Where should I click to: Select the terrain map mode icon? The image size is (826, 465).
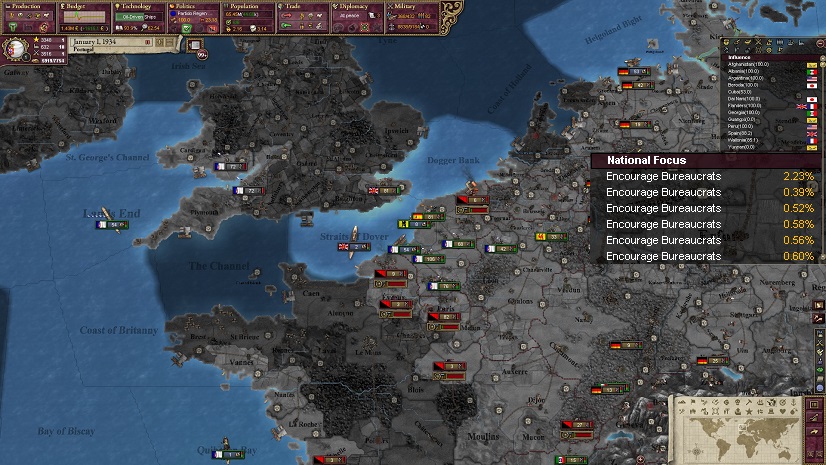click(682, 402)
